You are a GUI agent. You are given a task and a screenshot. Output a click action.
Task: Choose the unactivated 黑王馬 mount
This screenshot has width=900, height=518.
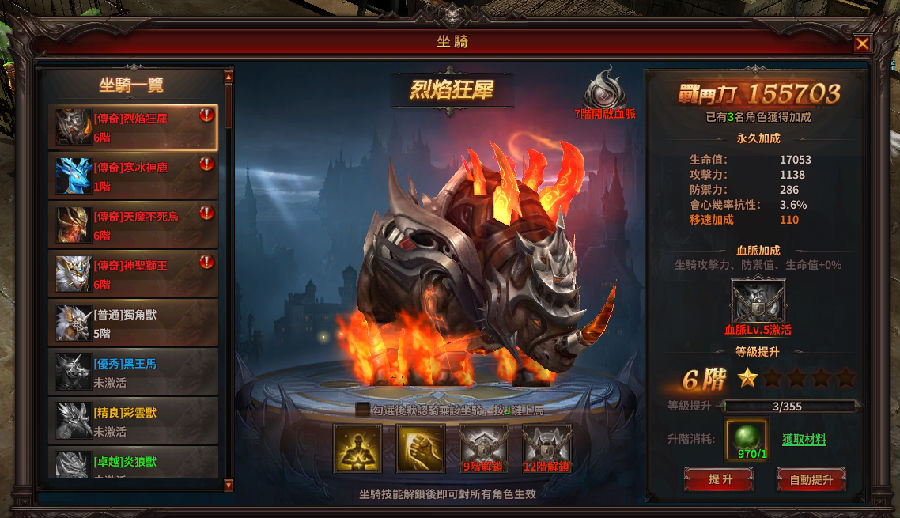134,372
